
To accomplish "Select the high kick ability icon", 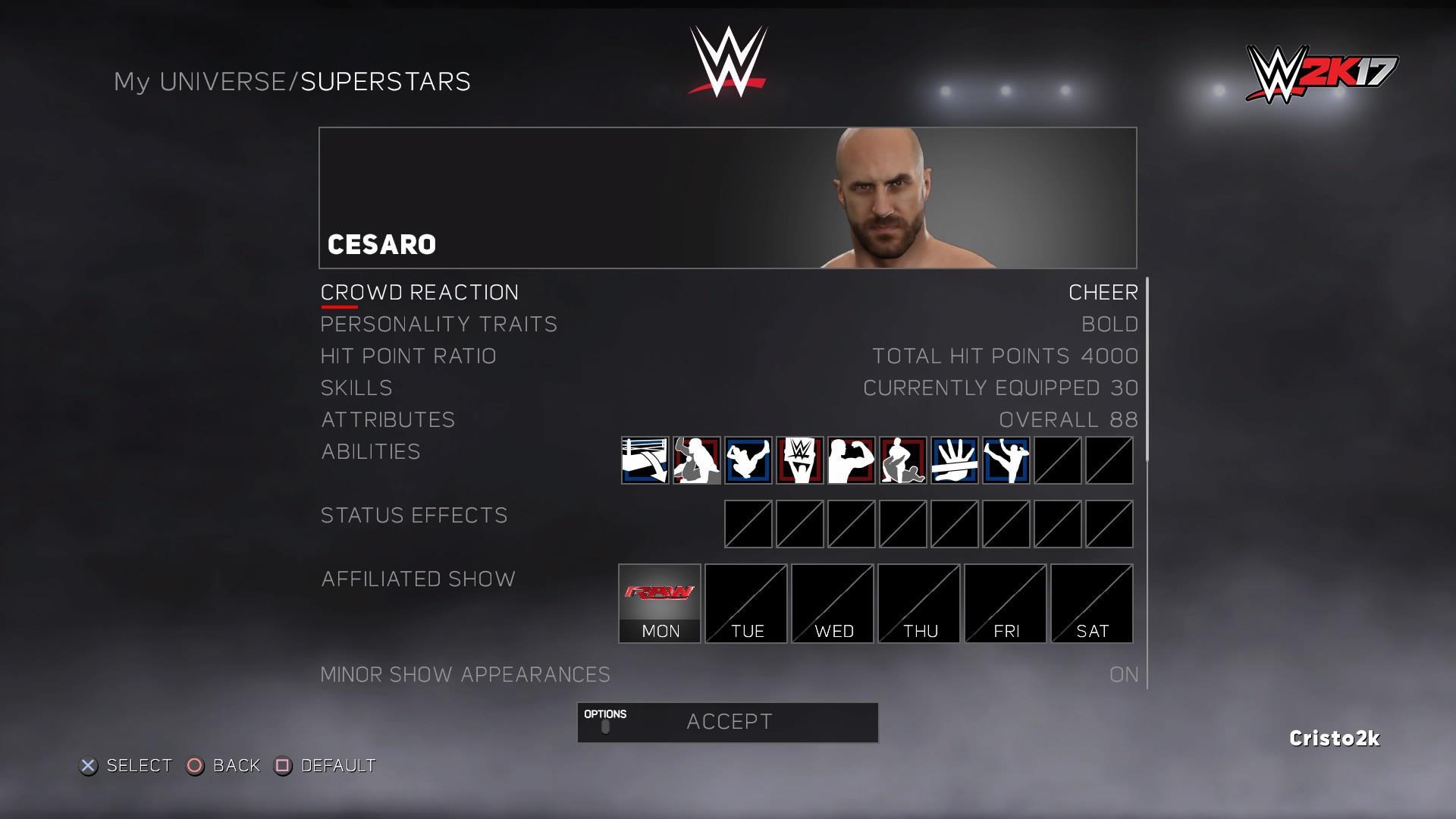I will (1006, 460).
